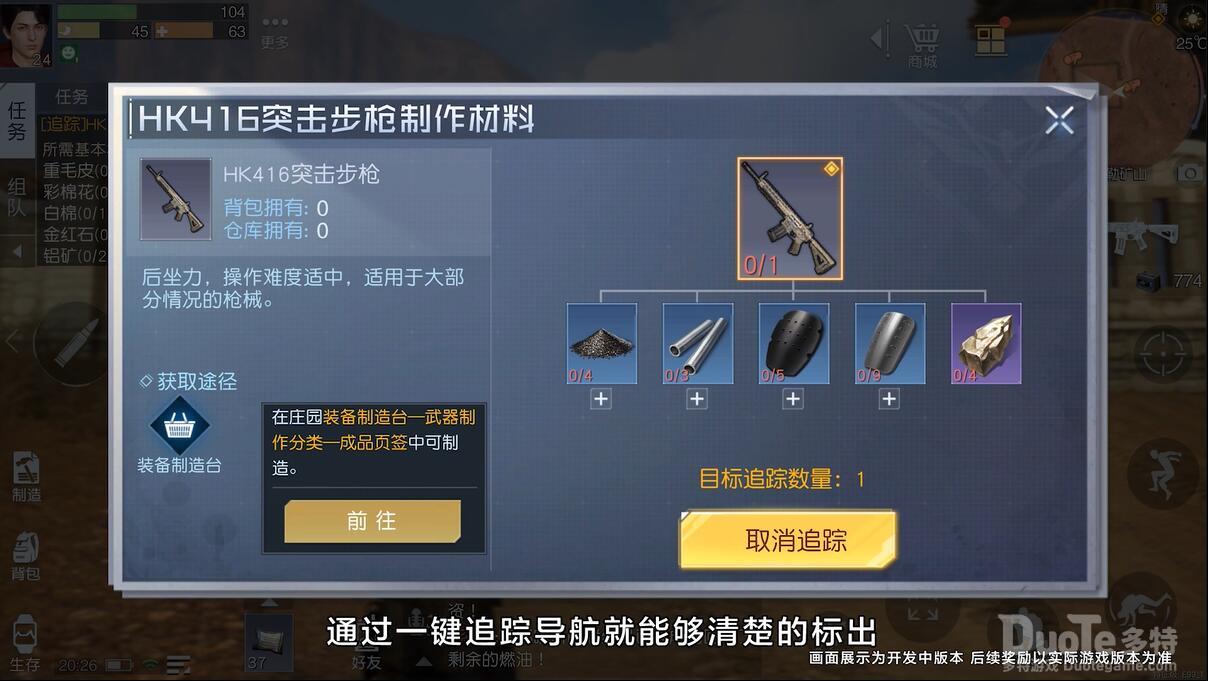Viewport: 1208px width, 681px height.
Task: Open the HK416 item thumbnail in info panel
Action: point(175,198)
